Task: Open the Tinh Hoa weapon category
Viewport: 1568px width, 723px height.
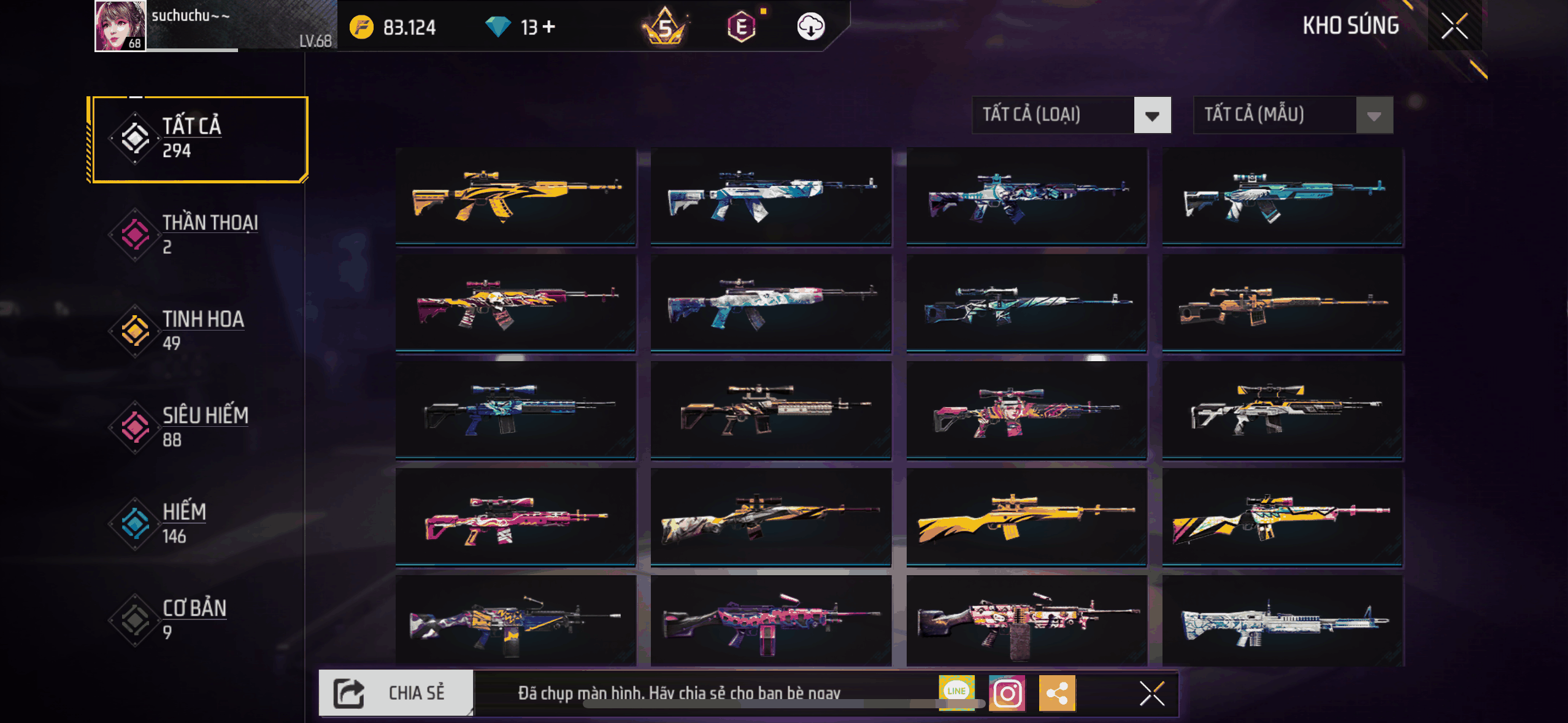Action: (x=198, y=331)
